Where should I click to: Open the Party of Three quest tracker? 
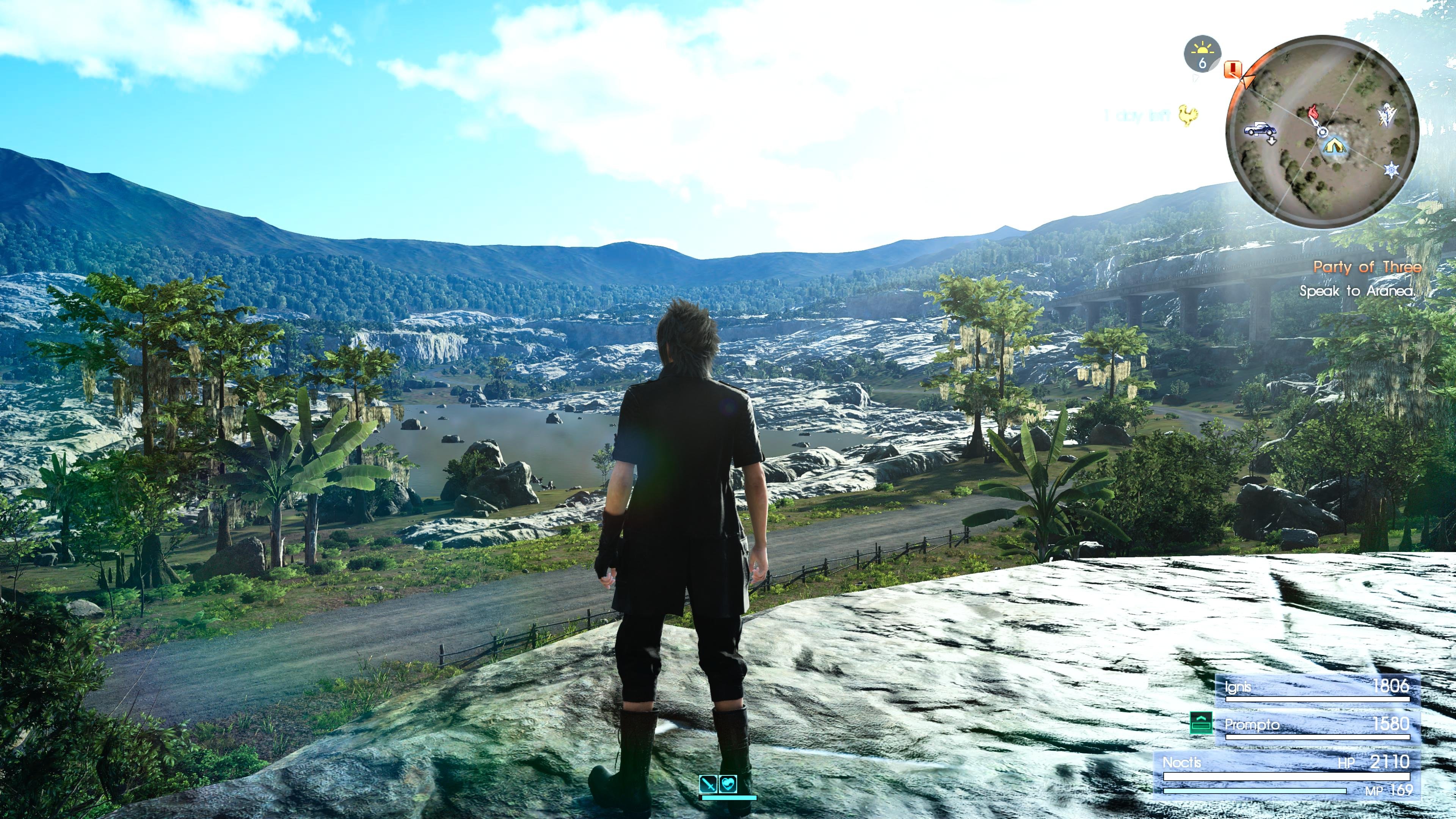click(x=1366, y=267)
